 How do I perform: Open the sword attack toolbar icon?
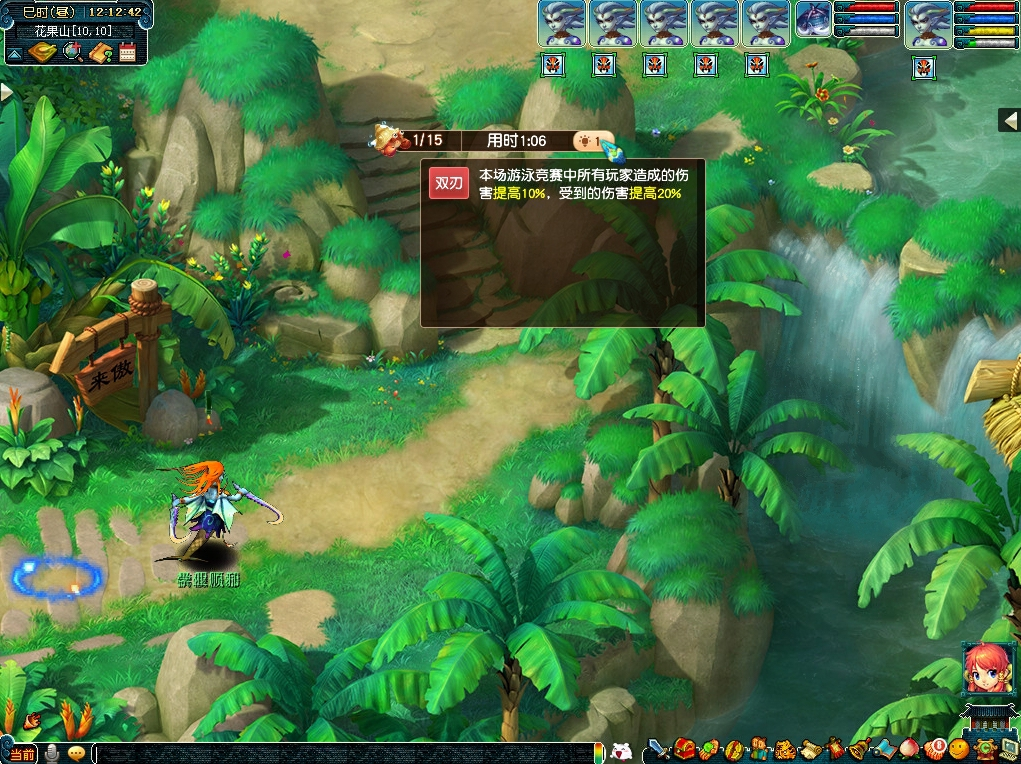pos(658,749)
